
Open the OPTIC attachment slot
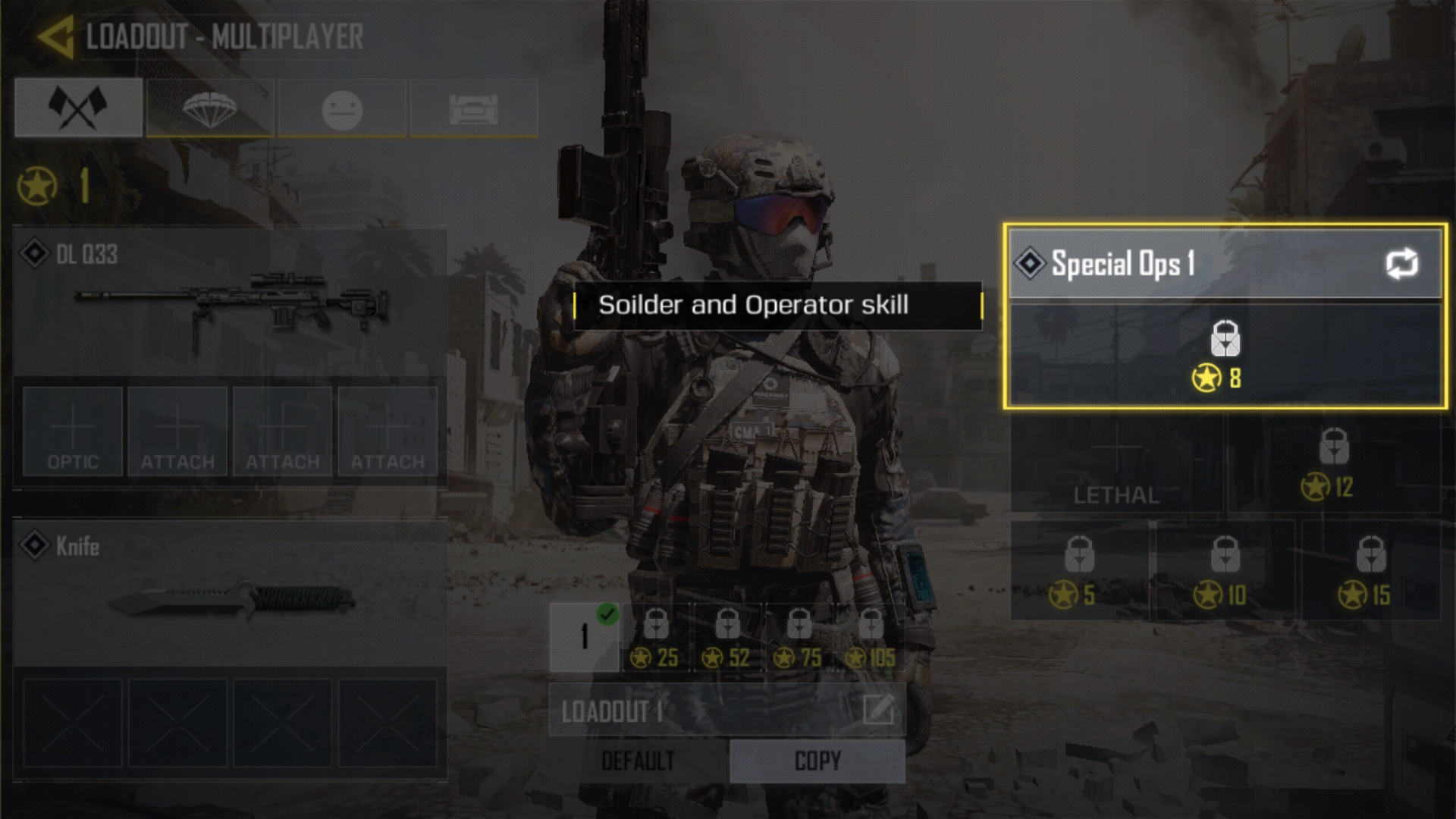coord(73,432)
